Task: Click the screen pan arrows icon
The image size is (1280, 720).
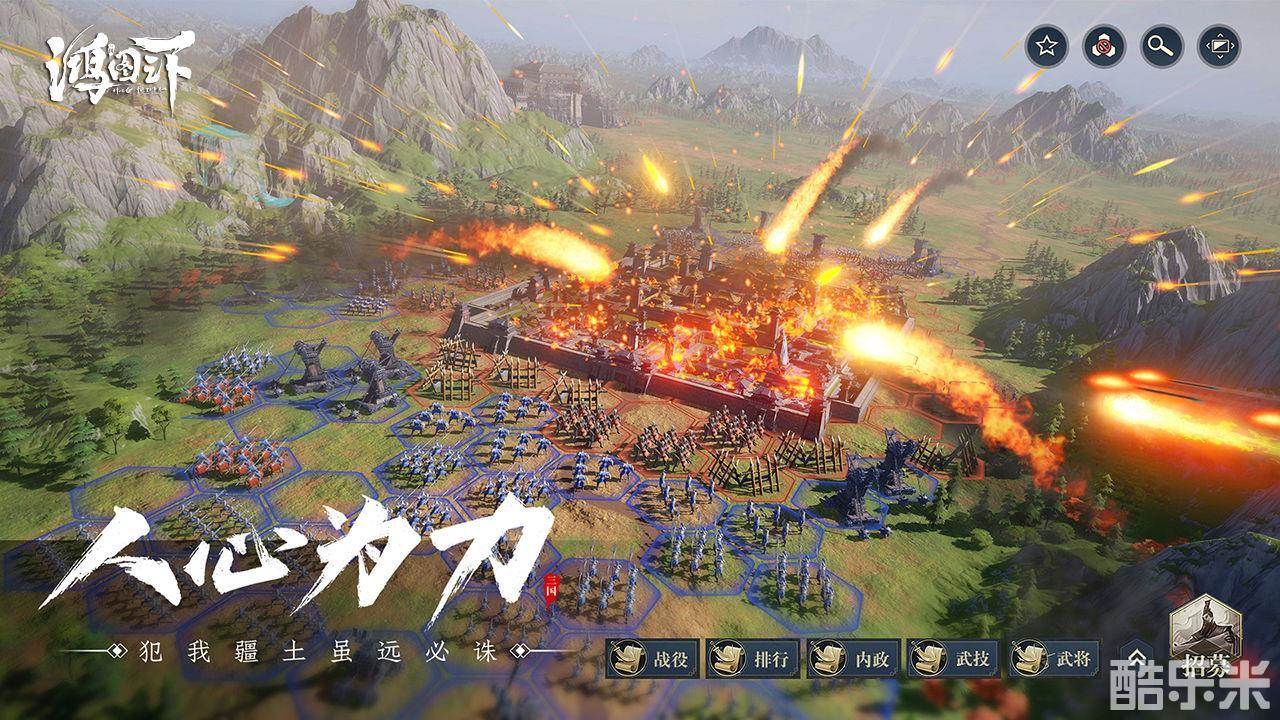Action: (x=1219, y=47)
